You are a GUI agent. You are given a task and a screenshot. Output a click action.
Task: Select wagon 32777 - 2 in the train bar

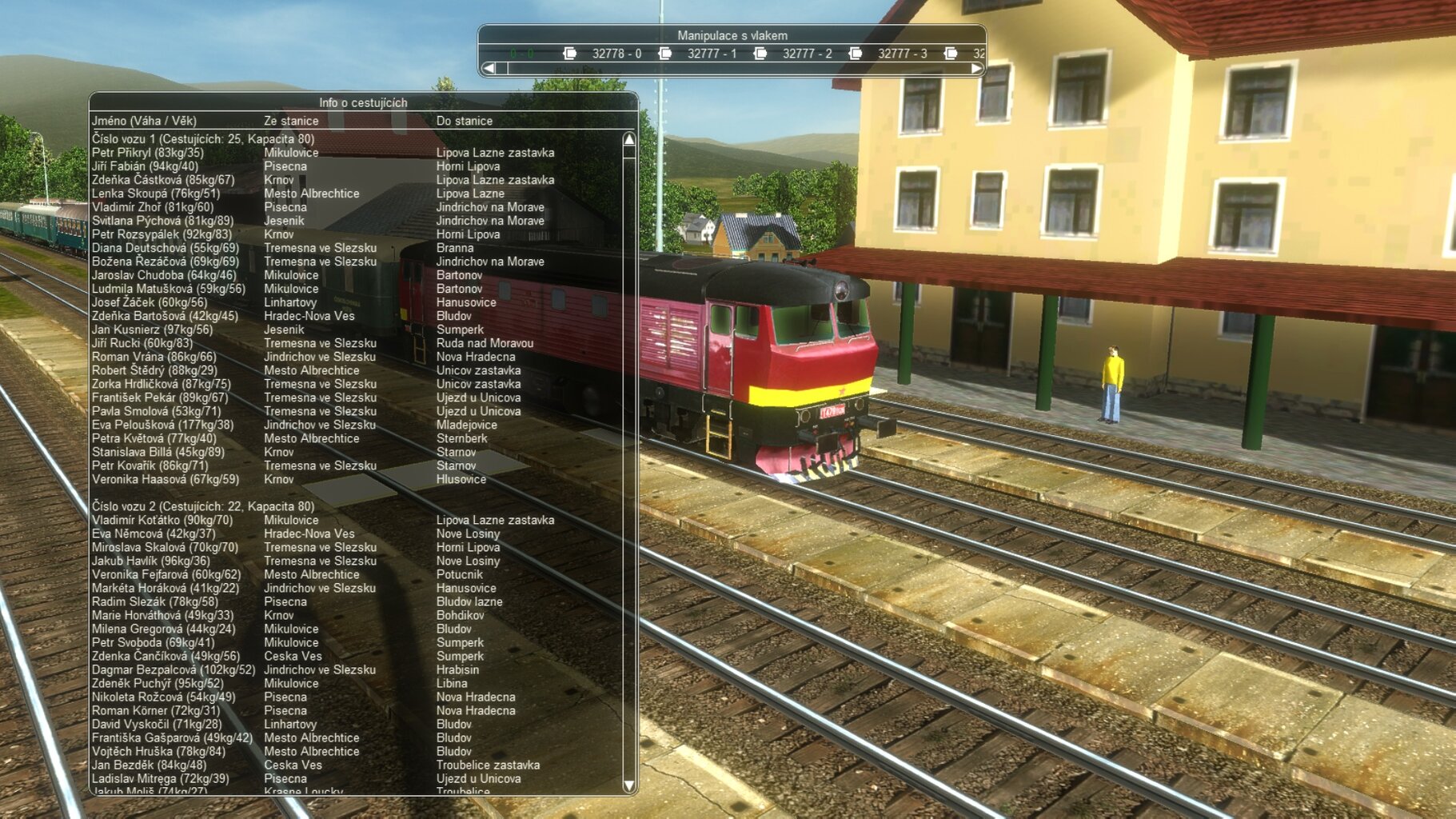click(806, 54)
